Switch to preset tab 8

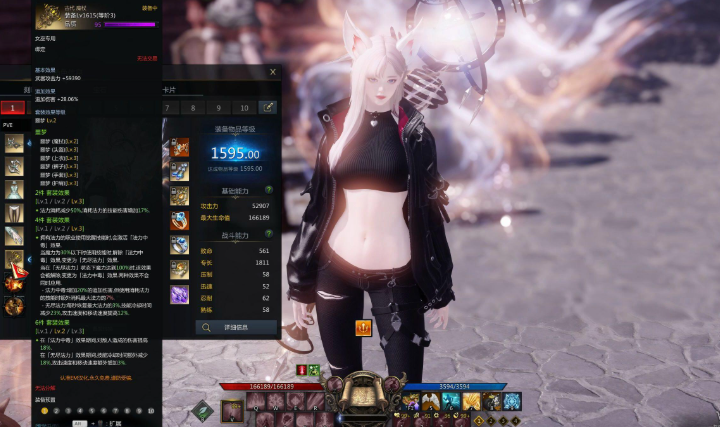coord(193,107)
